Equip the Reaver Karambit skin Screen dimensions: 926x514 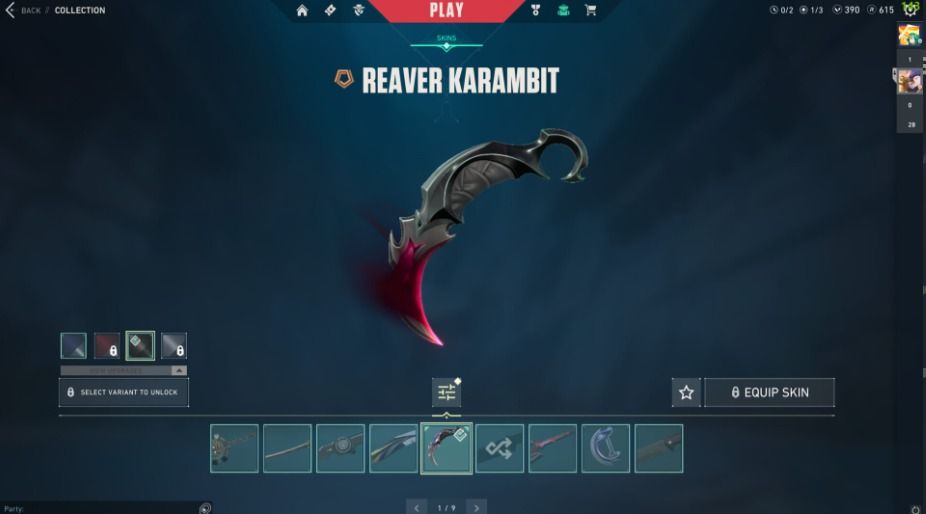click(x=769, y=392)
